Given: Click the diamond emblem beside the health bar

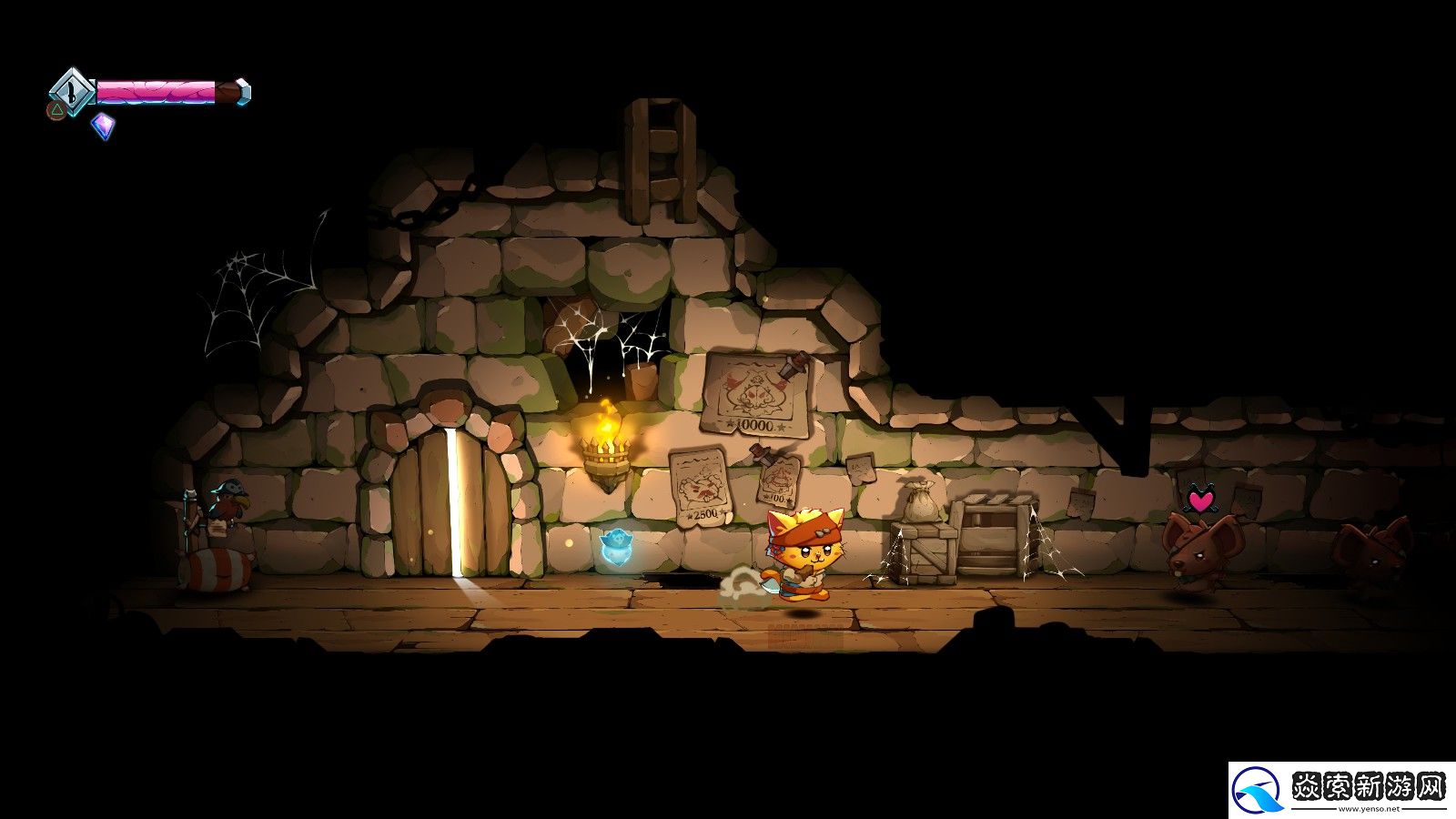Looking at the screenshot, I should pyautogui.click(x=71, y=91).
